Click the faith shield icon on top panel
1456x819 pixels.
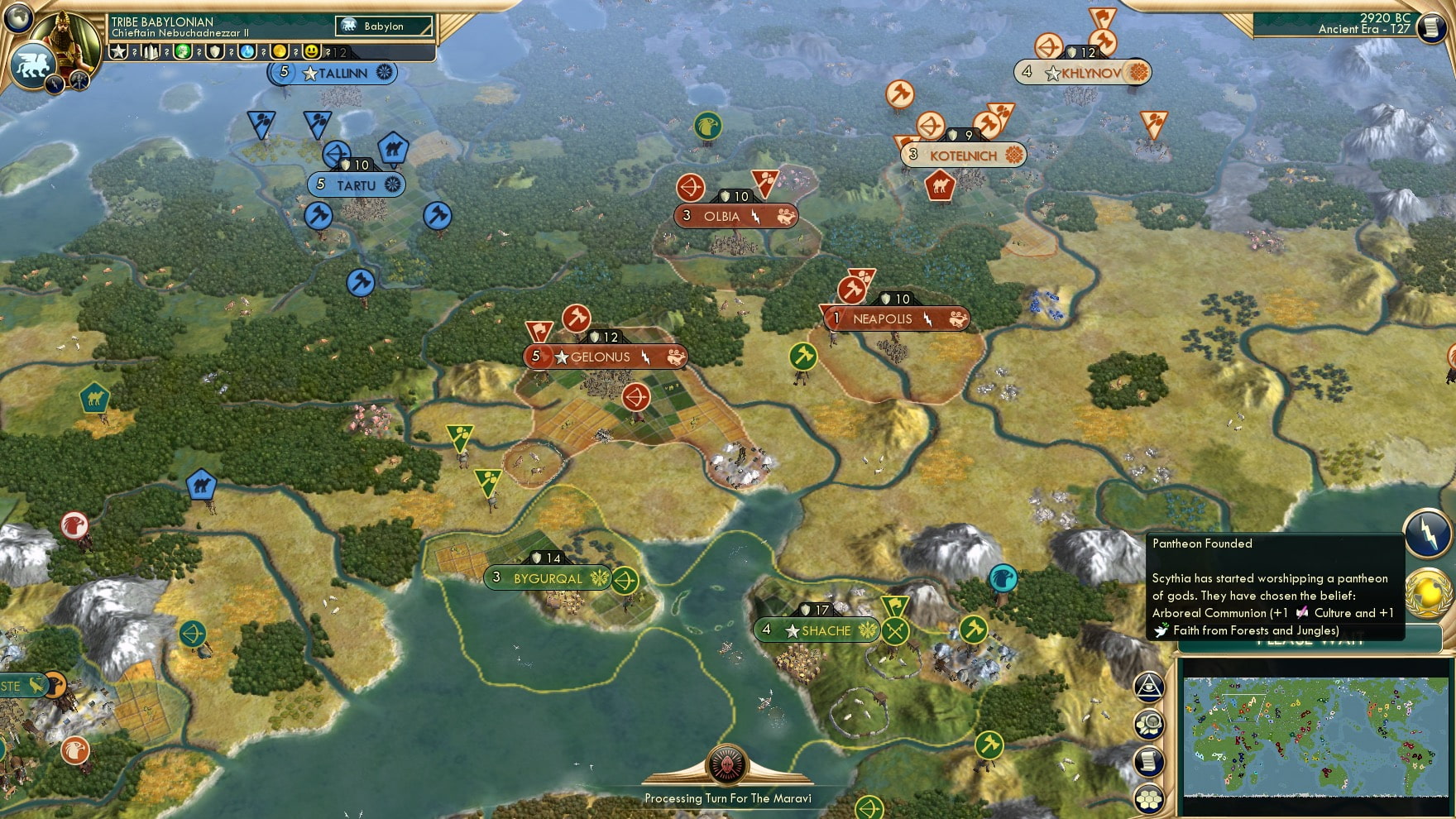(x=215, y=50)
